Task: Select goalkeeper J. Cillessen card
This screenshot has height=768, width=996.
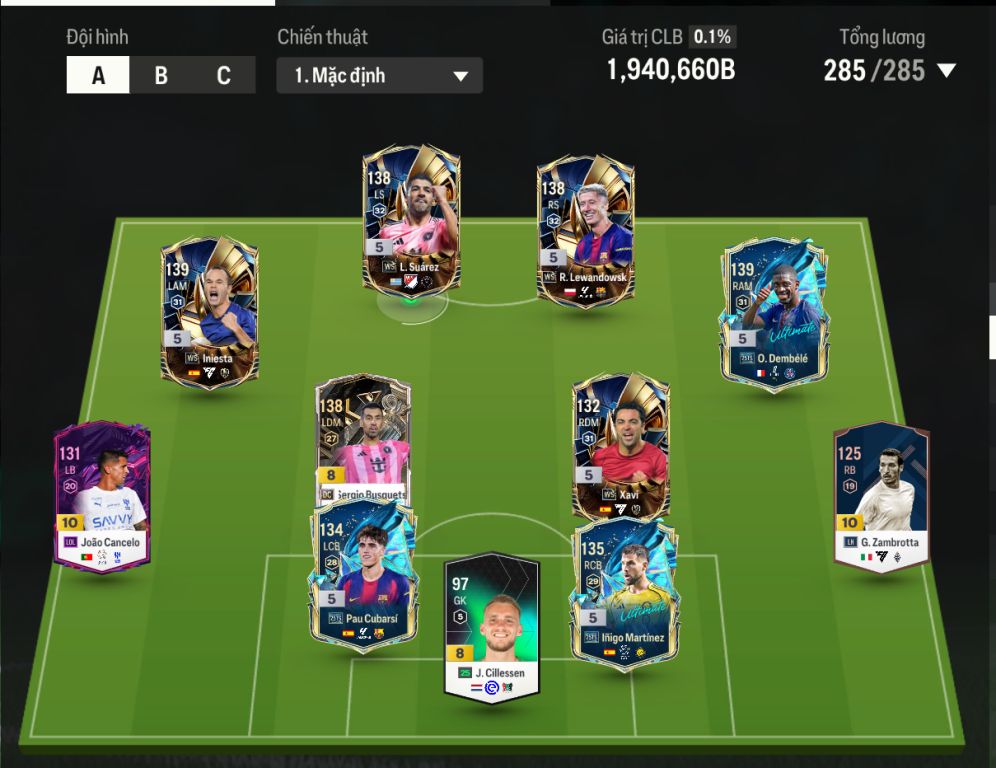Action: (492, 628)
